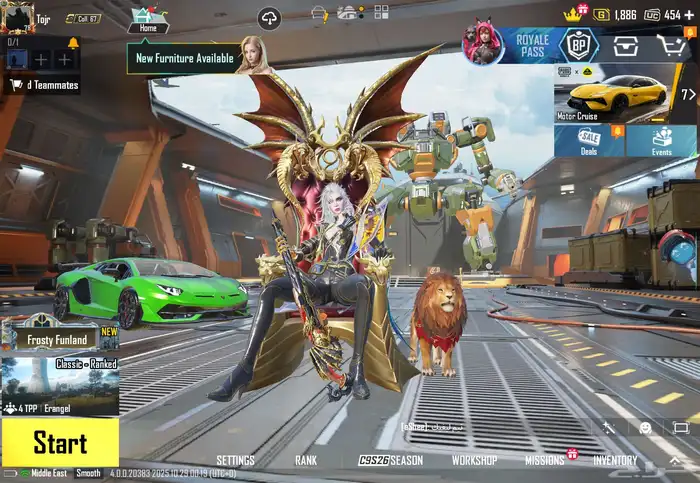Open the Rank menu
This screenshot has width=700, height=483.
tap(306, 461)
